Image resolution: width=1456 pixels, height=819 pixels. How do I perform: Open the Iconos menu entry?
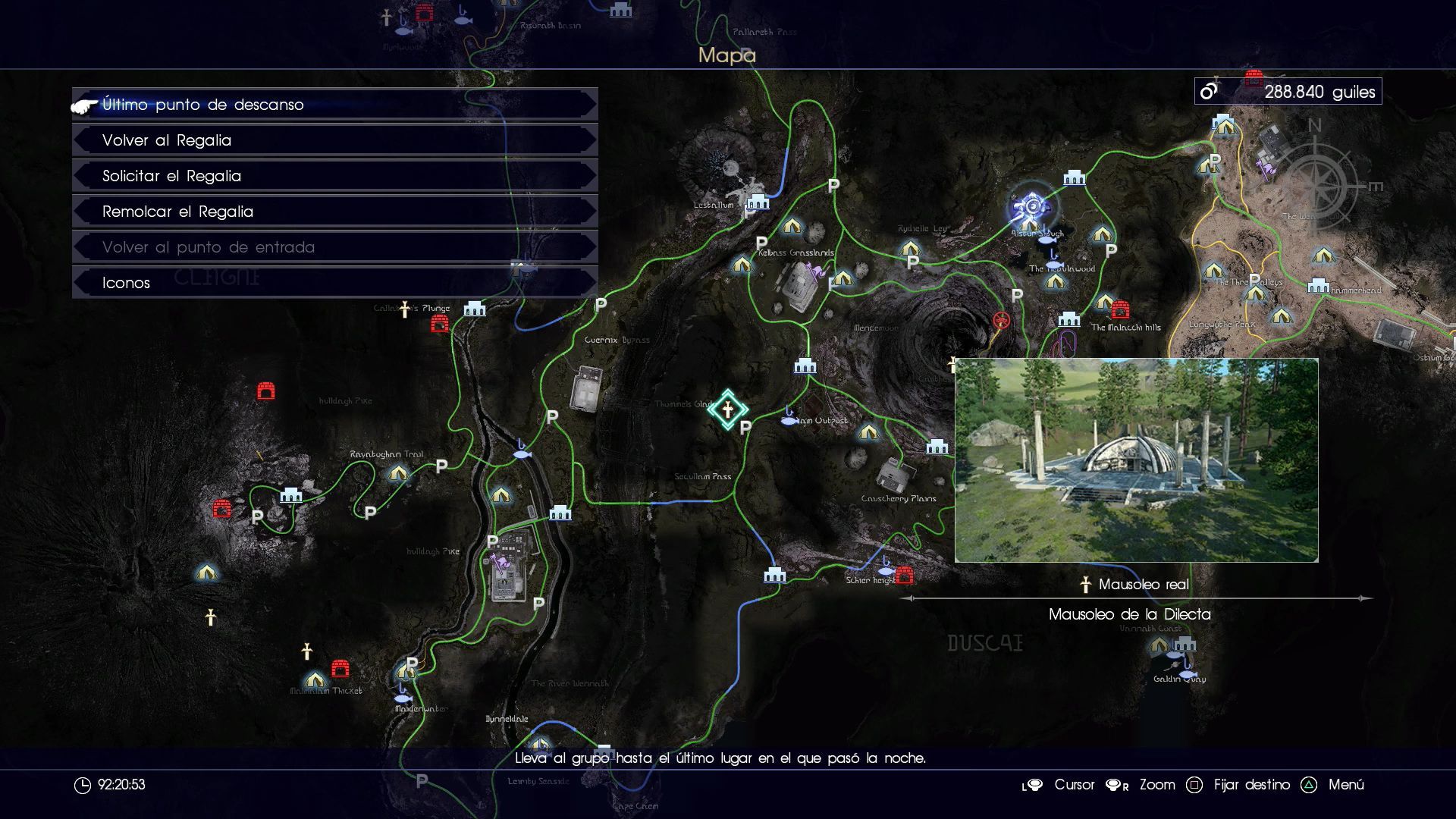[334, 283]
